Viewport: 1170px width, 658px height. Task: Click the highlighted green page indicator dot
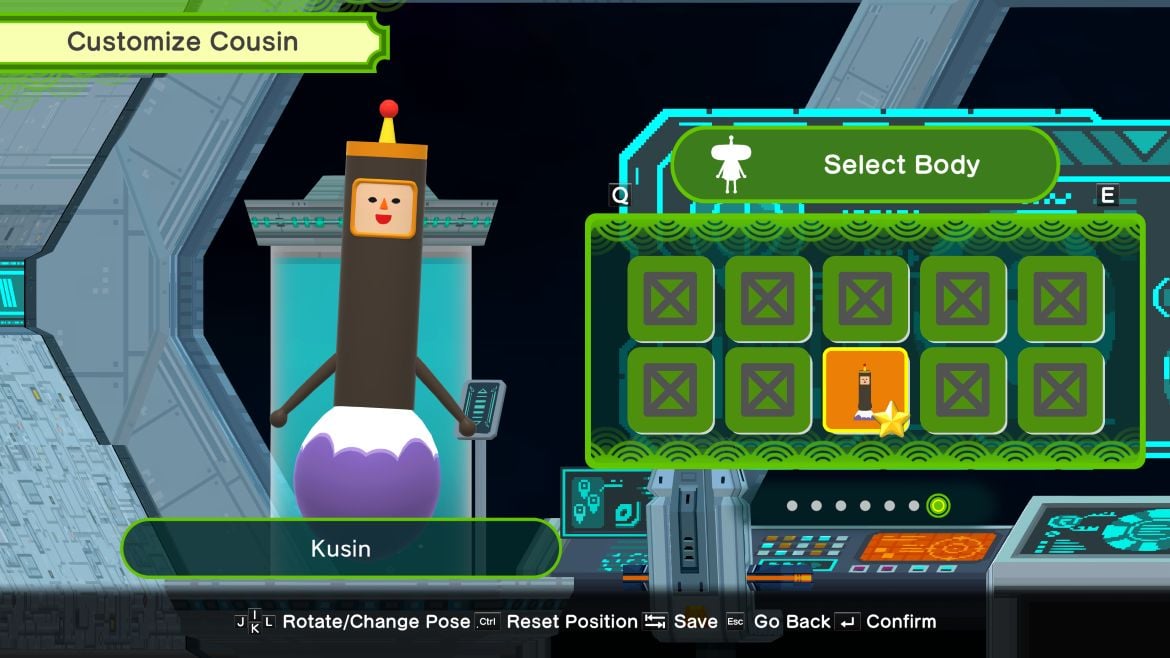pos(937,506)
